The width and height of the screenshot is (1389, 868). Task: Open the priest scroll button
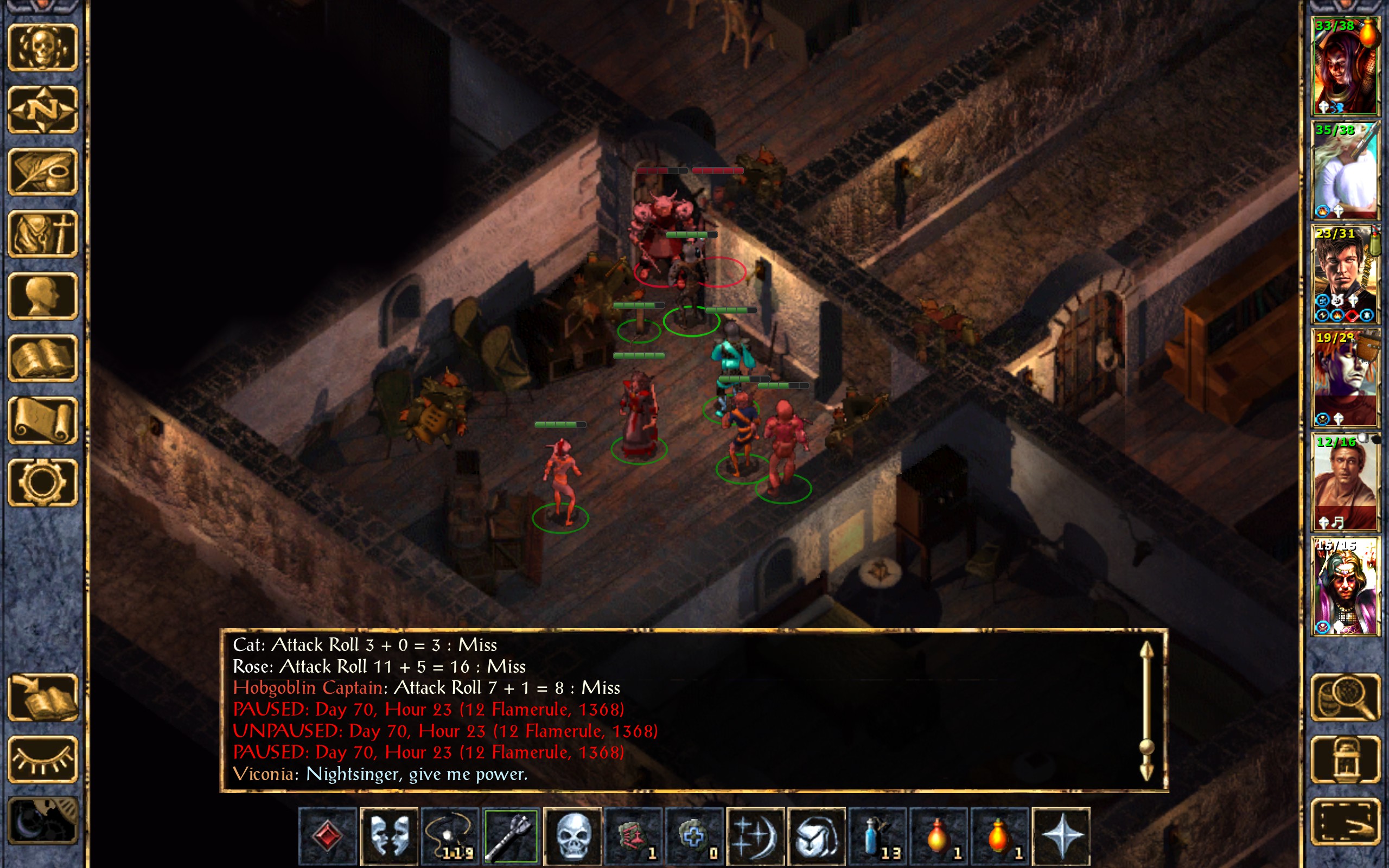tap(43, 420)
